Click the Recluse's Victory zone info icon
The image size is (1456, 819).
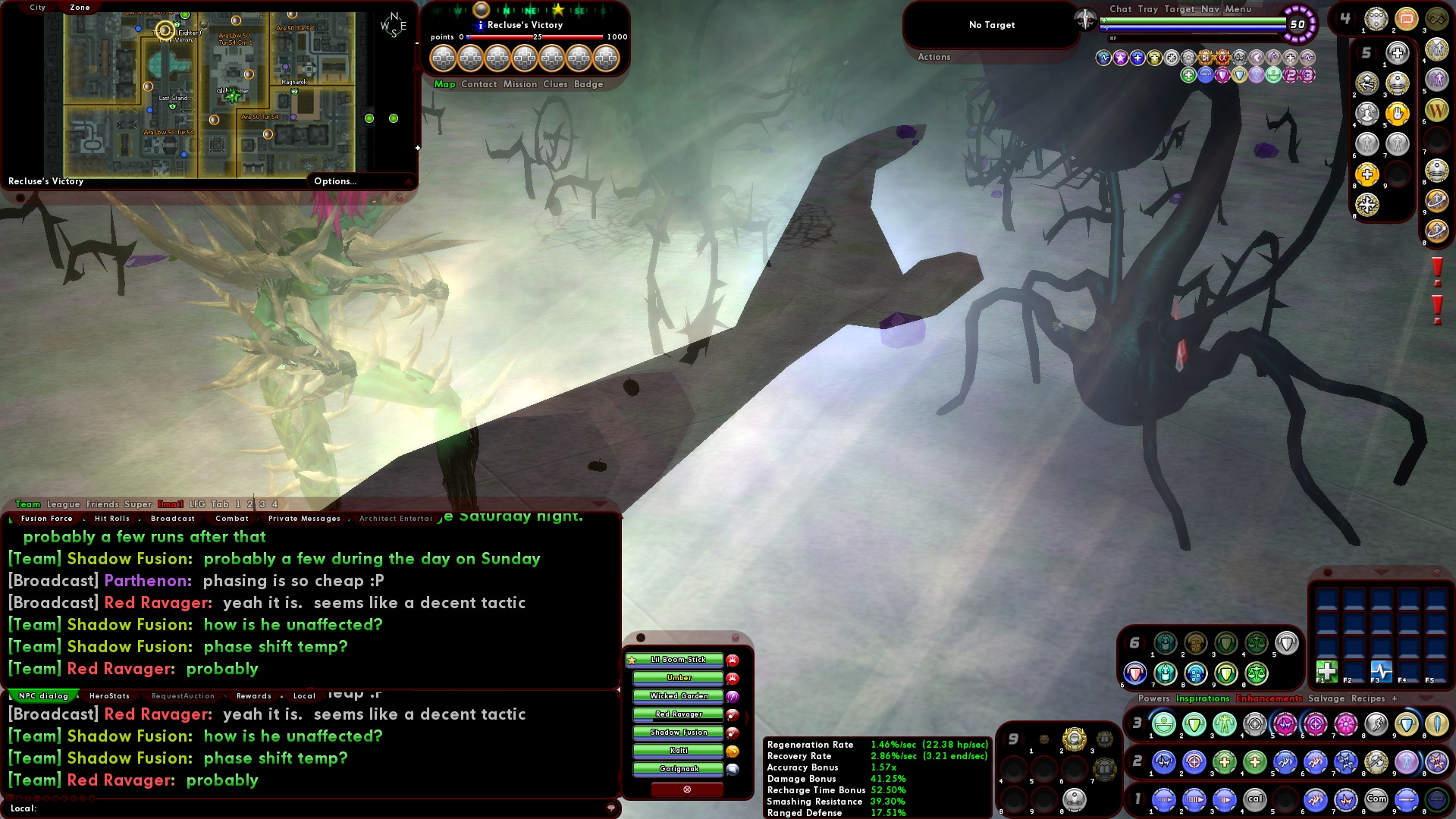[481, 26]
